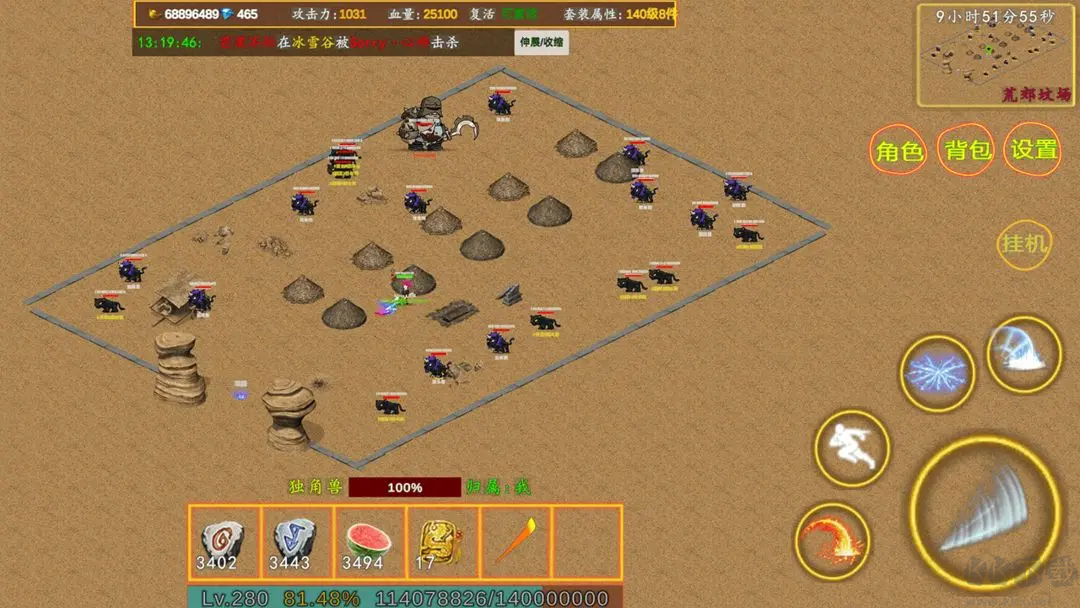
Task: Eat the watermelon from the hotbar
Action: point(369,541)
